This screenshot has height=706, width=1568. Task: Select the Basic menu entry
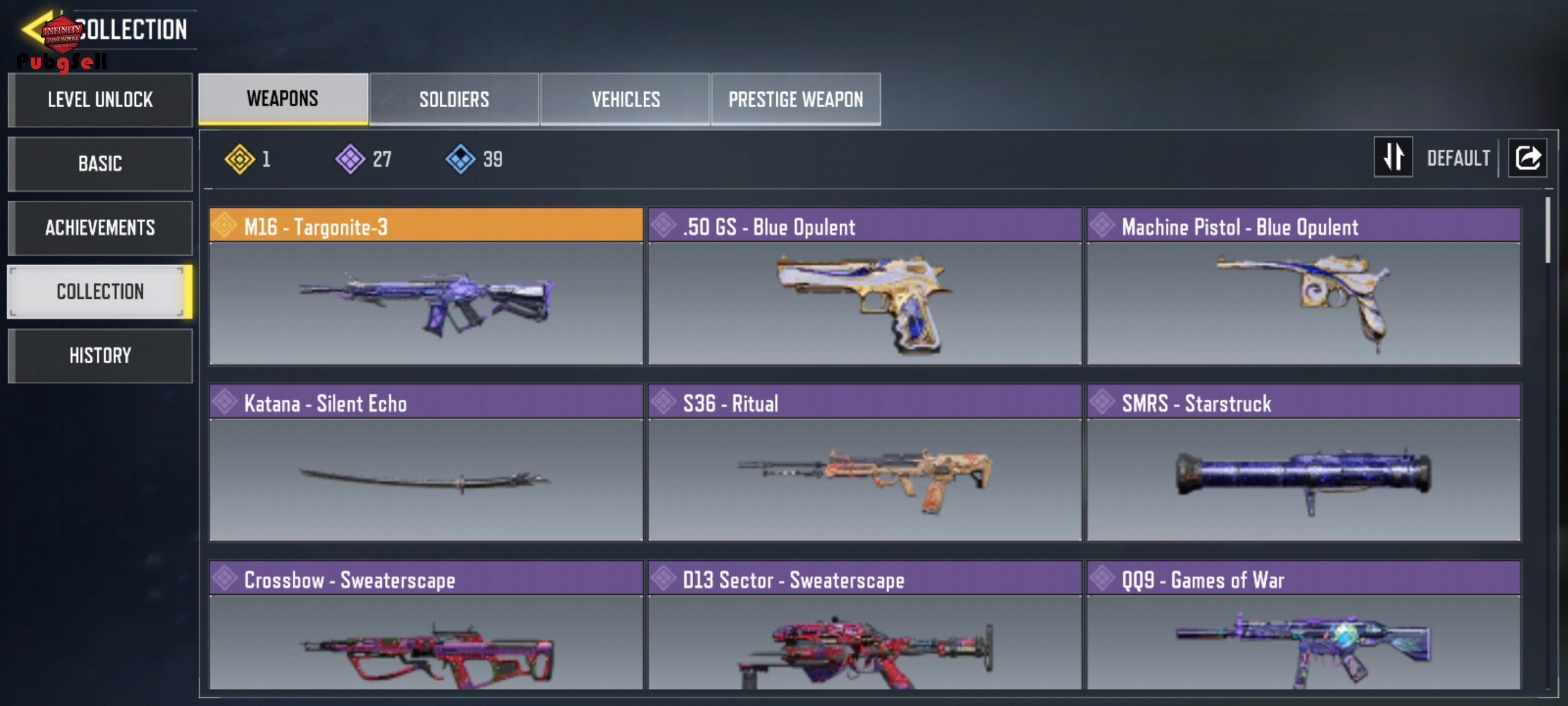point(100,163)
